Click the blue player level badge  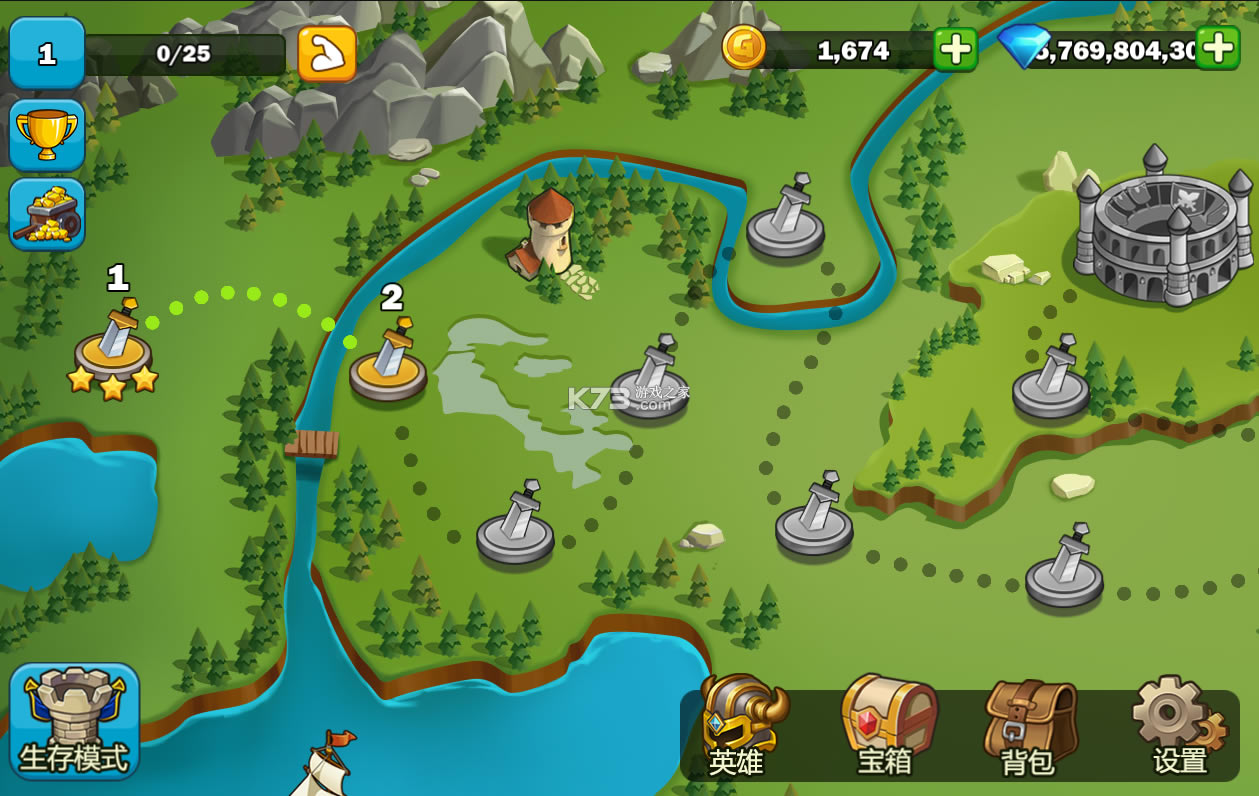coord(47,53)
